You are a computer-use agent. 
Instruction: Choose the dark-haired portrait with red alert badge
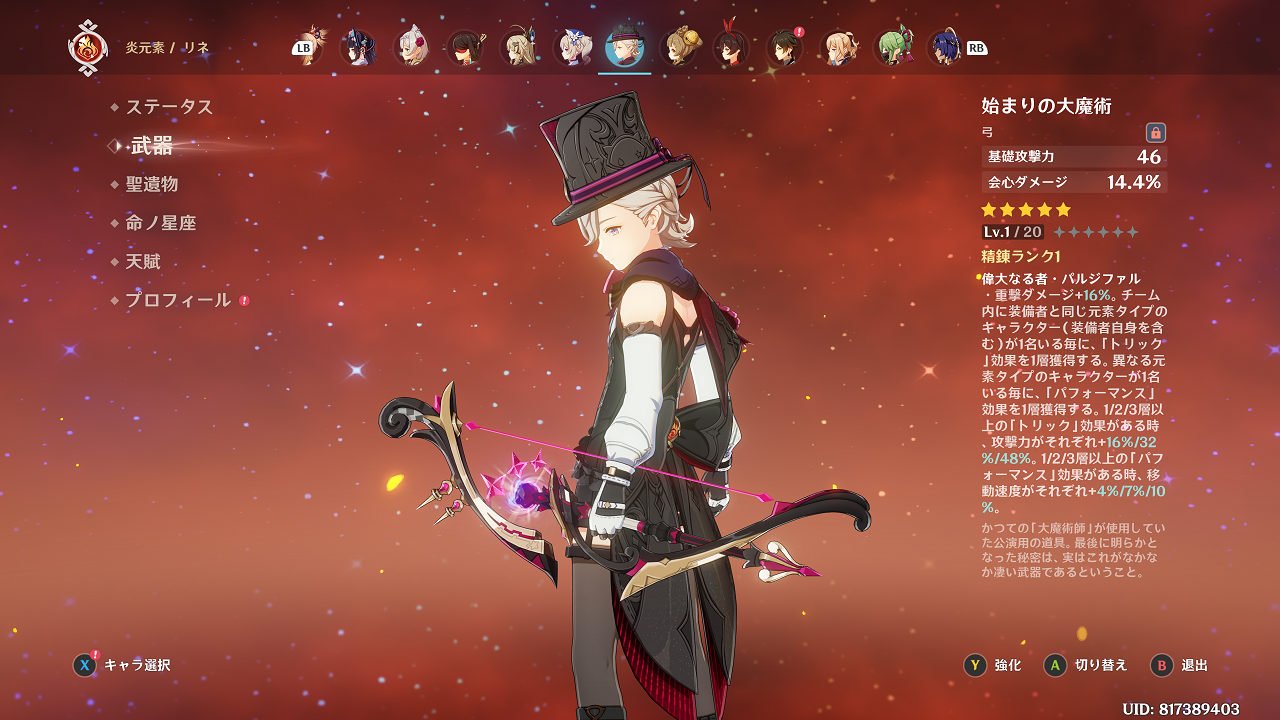point(784,47)
